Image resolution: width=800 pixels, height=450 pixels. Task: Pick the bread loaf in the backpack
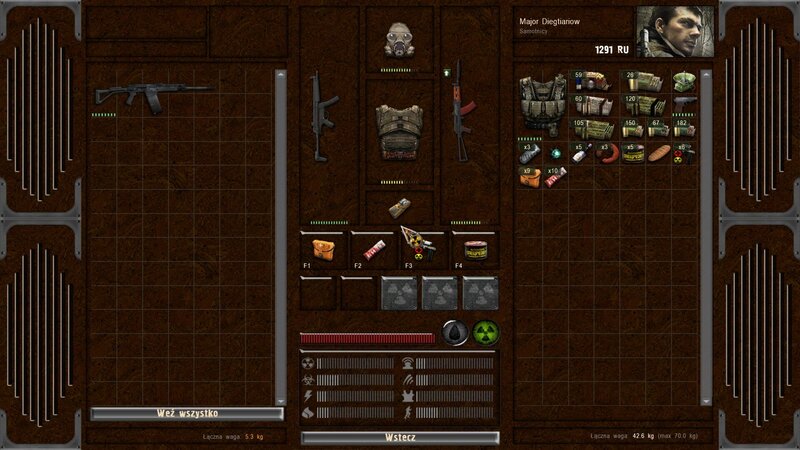[658, 154]
